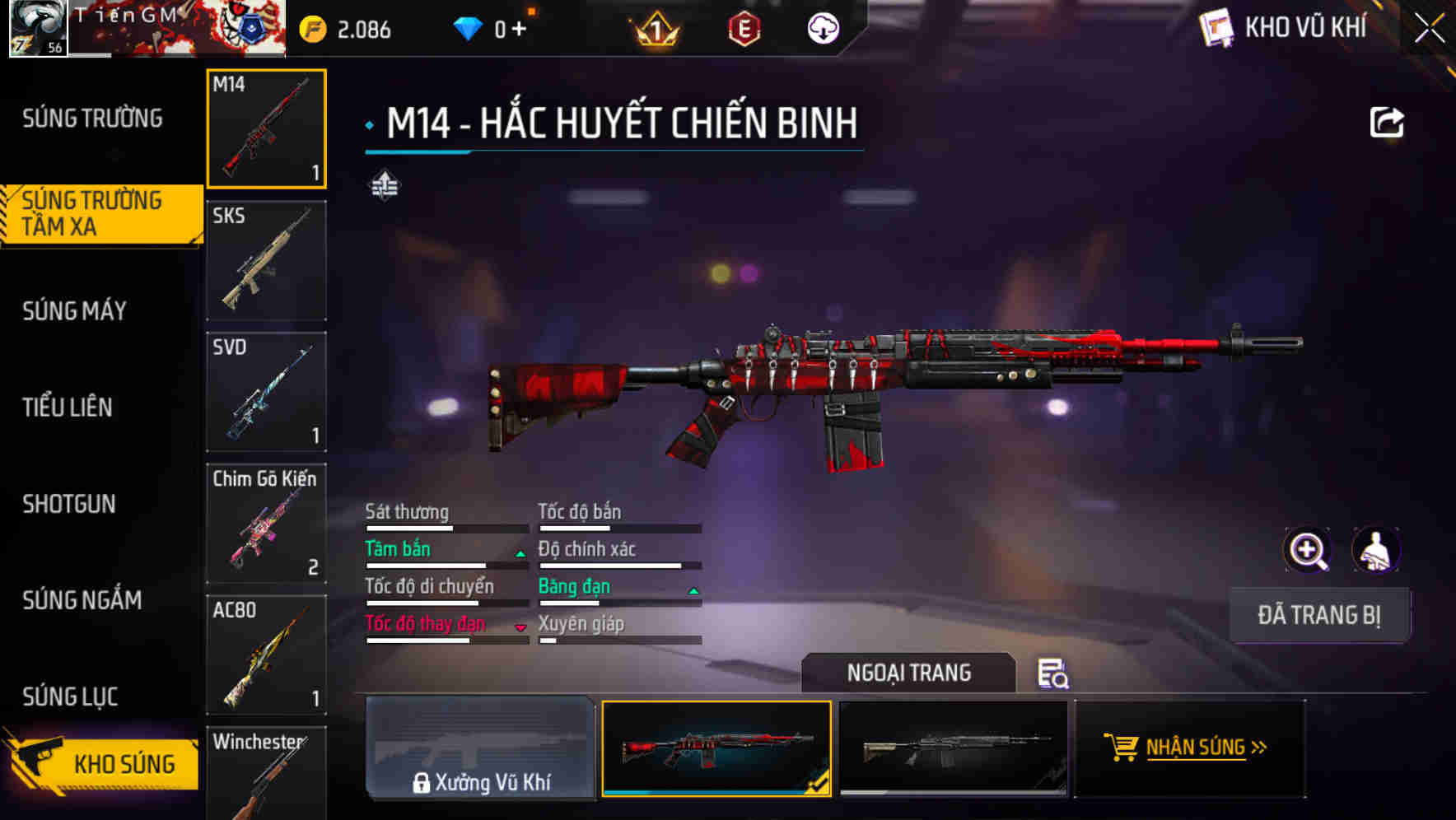1456x820 pixels.
Task: Open the character preview icon beside the magnifier
Action: [x=1377, y=549]
